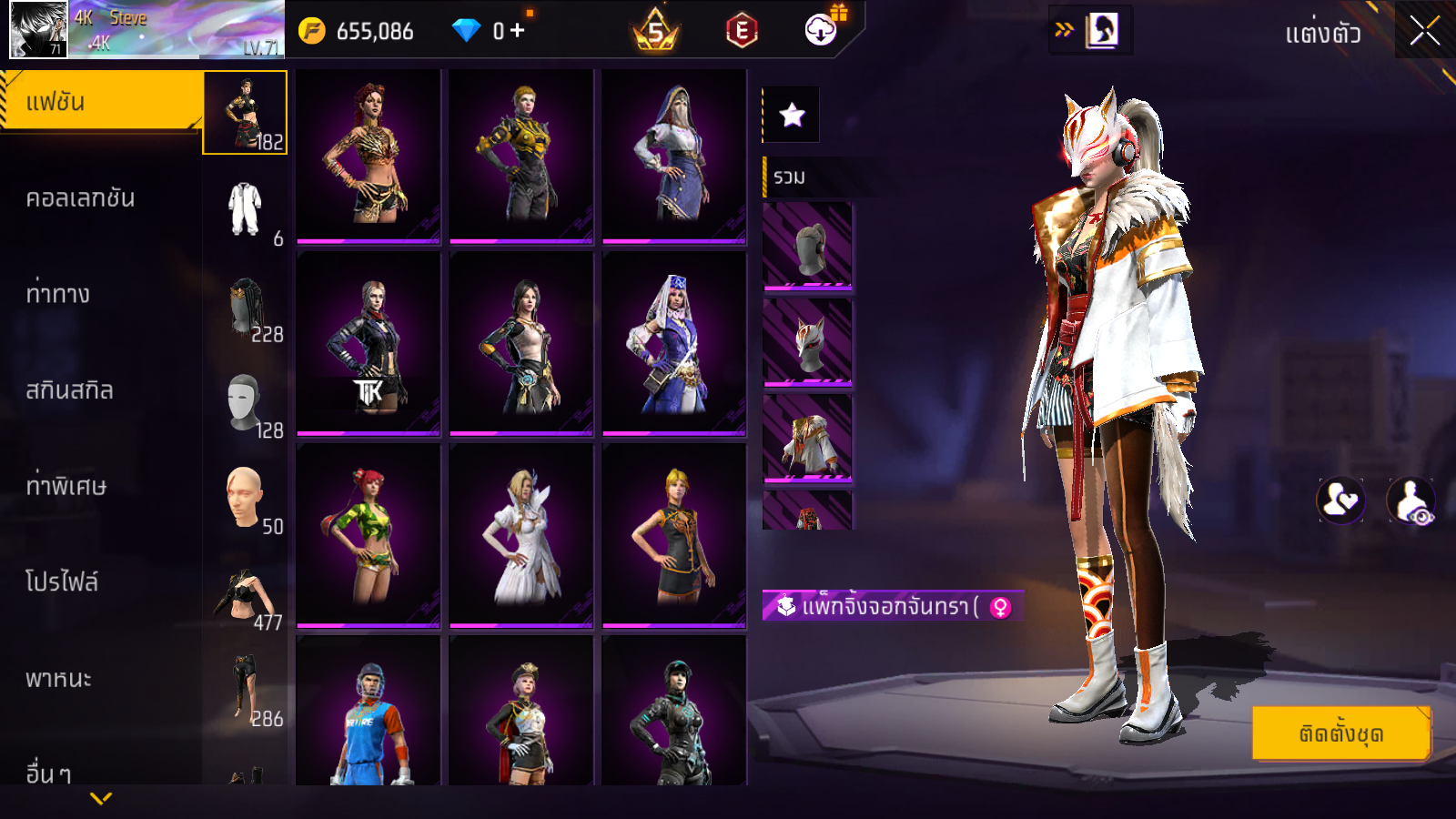This screenshot has width=1456, height=819.
Task: Toggle the character view eye icon
Action: coord(1410,500)
